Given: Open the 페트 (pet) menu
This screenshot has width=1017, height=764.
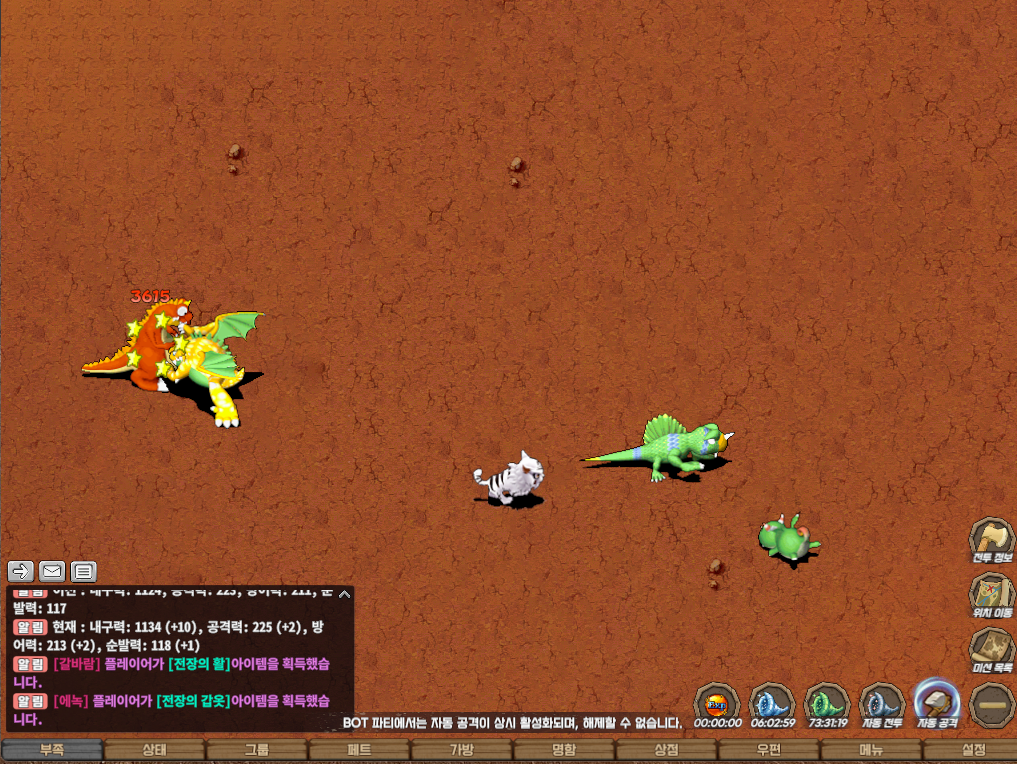Looking at the screenshot, I should click(359, 750).
